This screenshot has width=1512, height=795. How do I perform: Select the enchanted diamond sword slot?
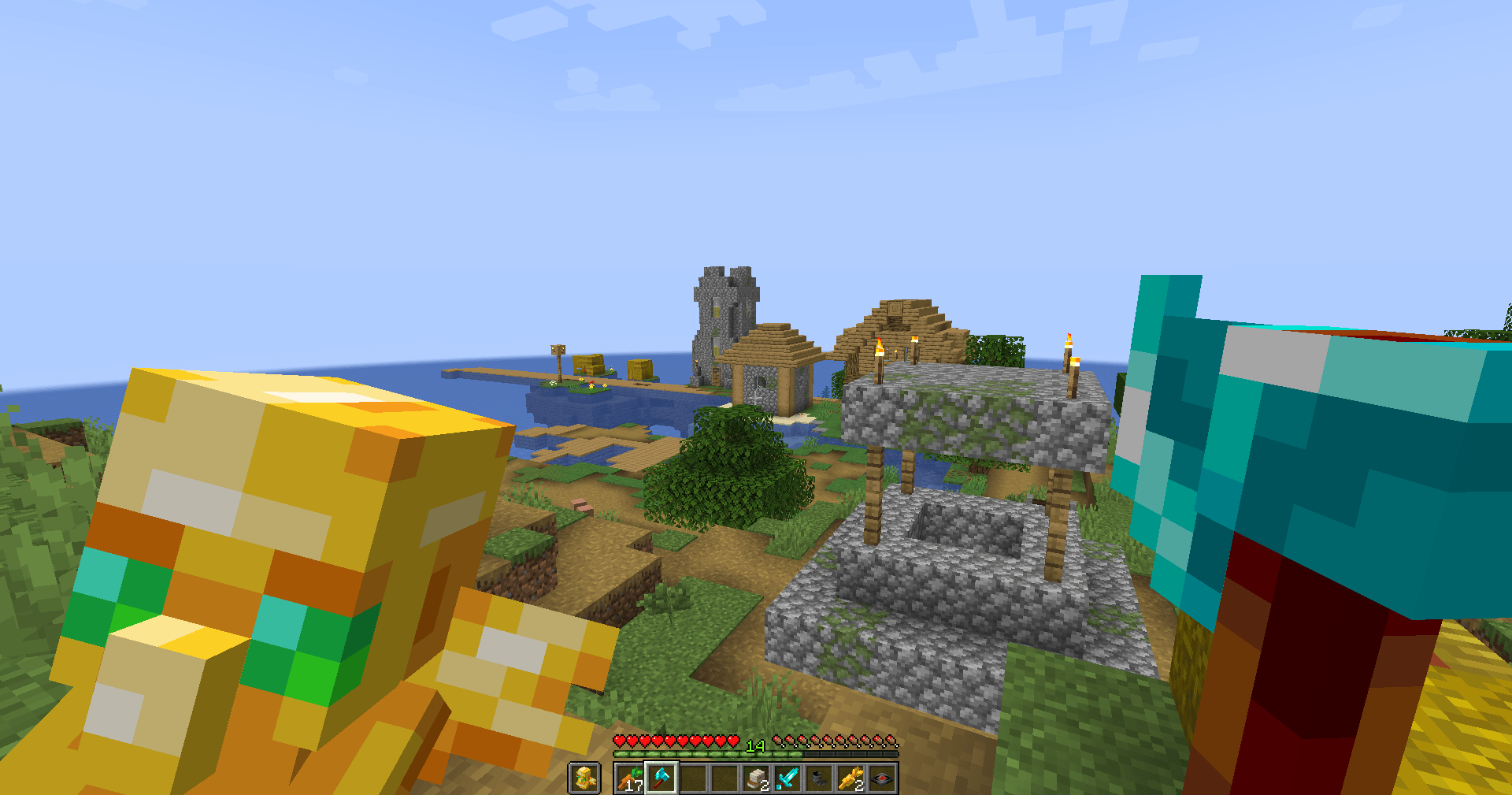788,778
